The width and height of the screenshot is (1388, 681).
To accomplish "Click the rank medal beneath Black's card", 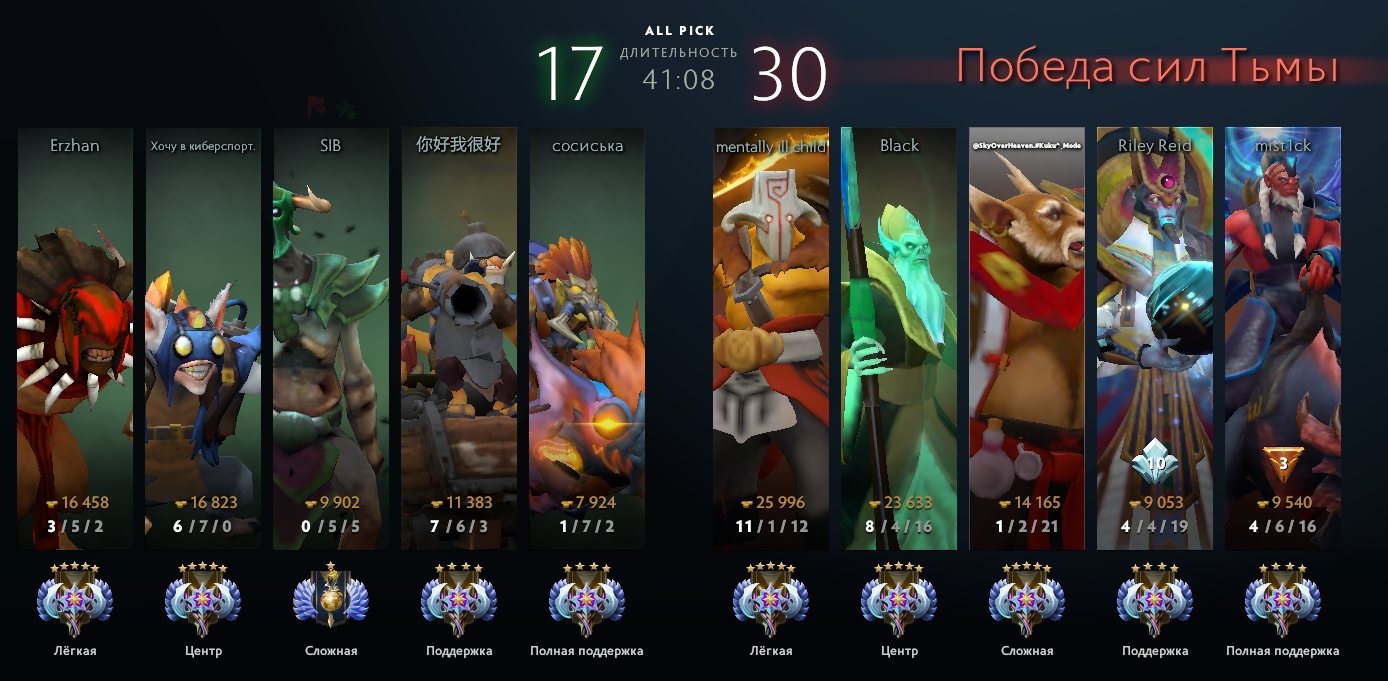I will pos(899,601).
